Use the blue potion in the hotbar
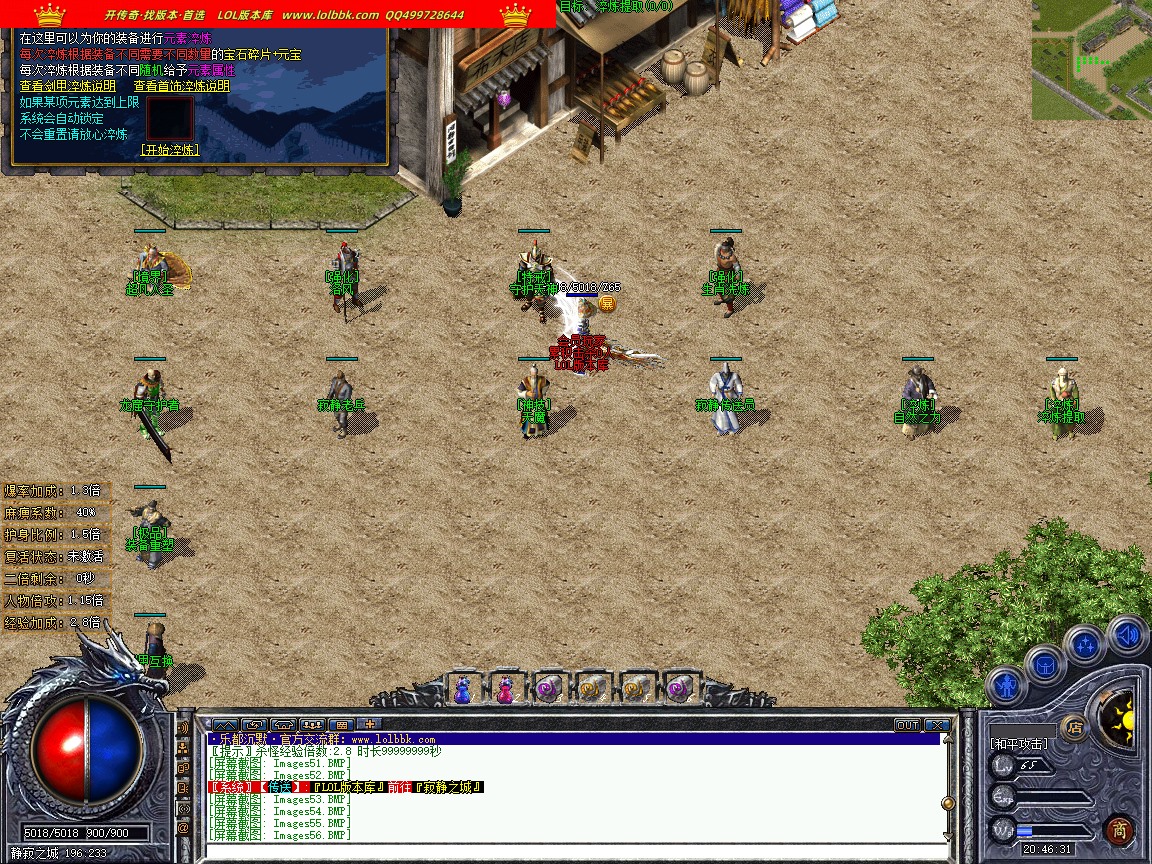Viewport: 1152px width, 864px height. point(462,689)
